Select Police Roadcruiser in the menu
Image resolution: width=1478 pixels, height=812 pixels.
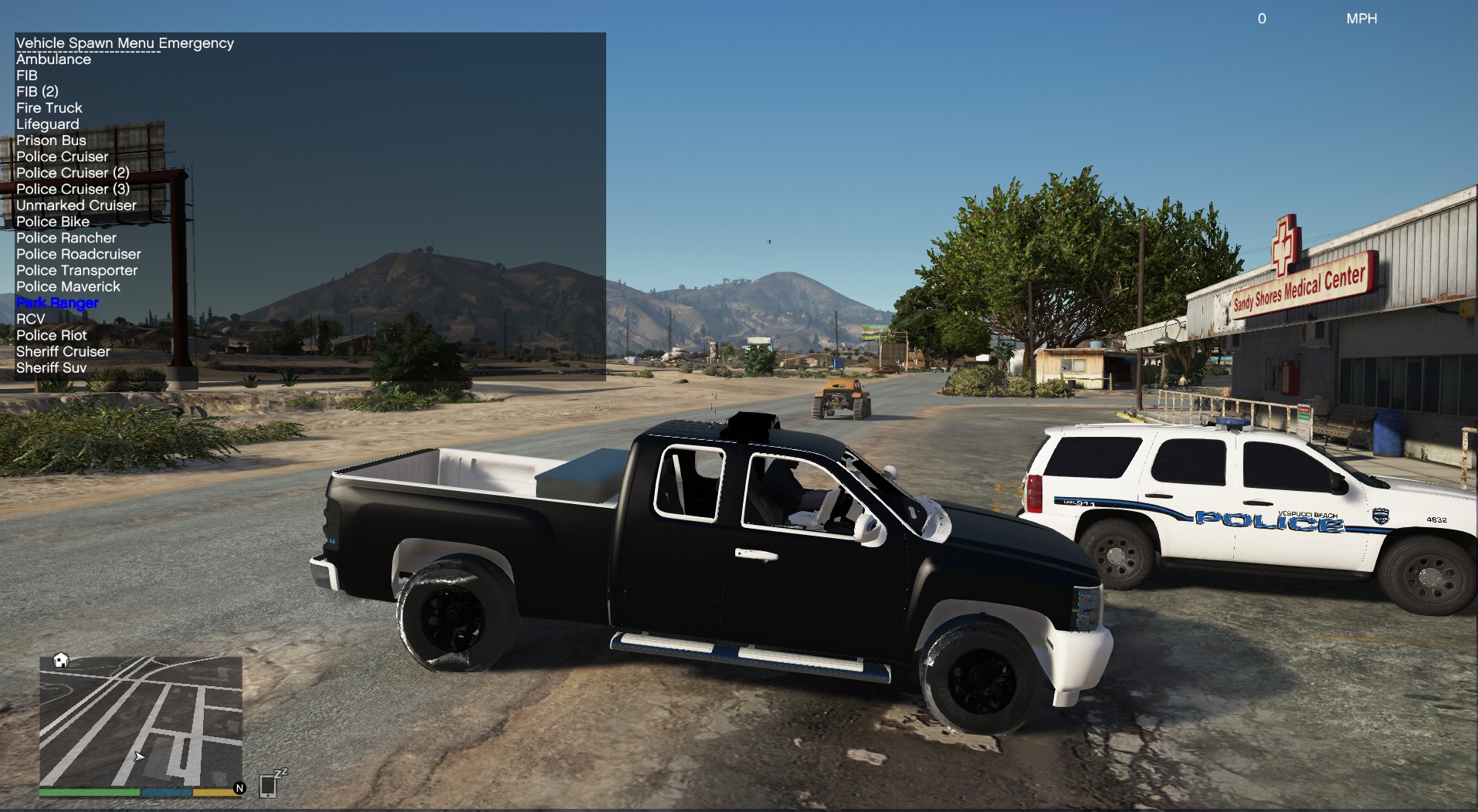(x=79, y=254)
